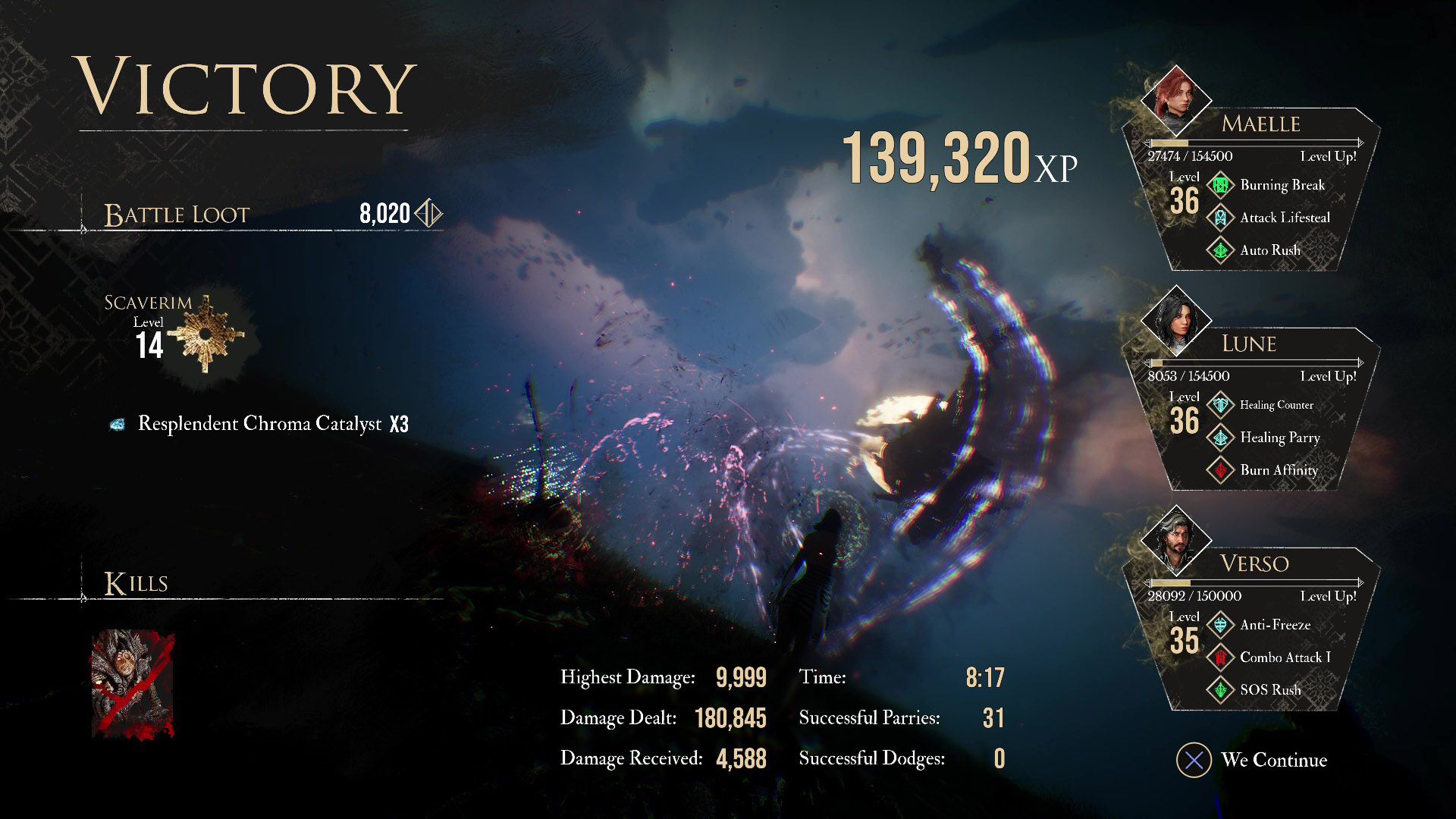Select the Burn Affinity icon
This screenshot has width=1456, height=819.
1220,470
